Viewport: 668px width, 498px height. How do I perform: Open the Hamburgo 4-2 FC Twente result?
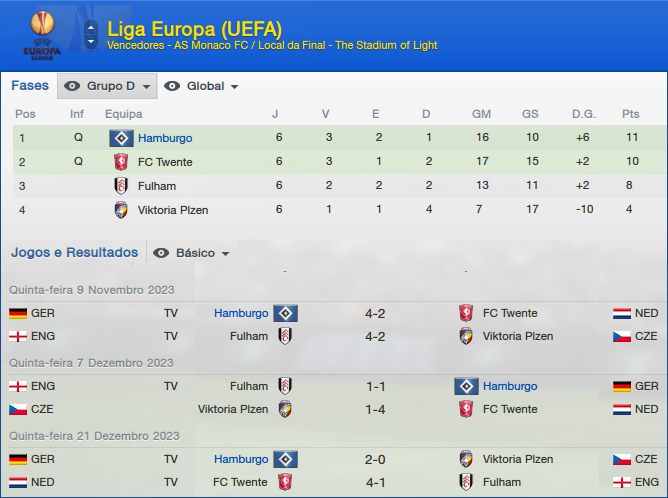[375, 313]
